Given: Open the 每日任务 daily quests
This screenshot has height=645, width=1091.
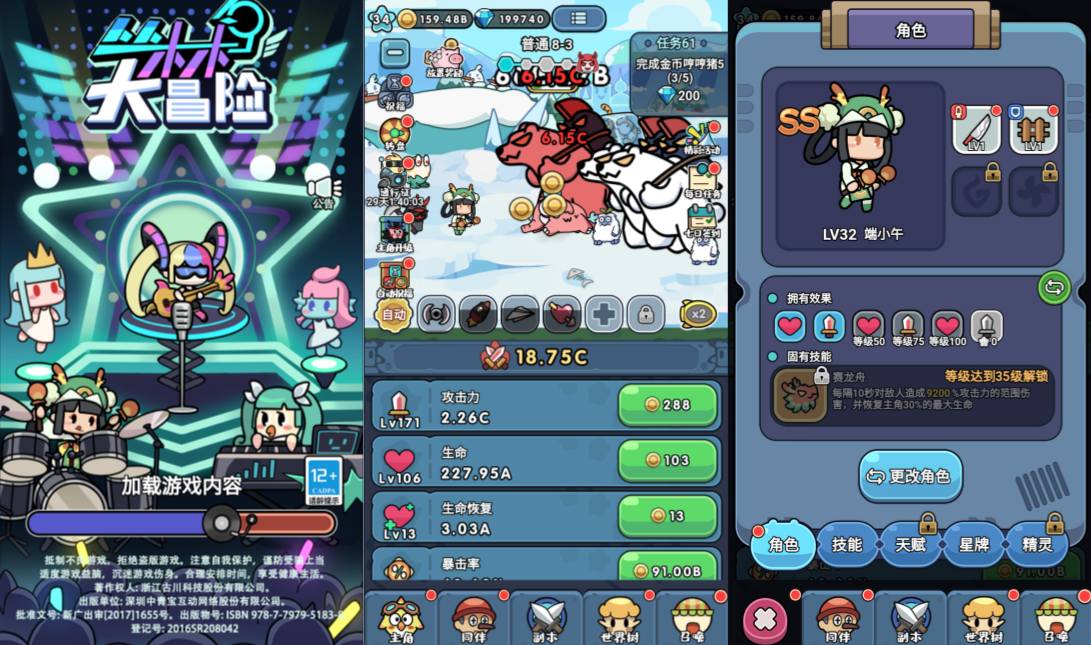Looking at the screenshot, I should pyautogui.click(x=703, y=177).
